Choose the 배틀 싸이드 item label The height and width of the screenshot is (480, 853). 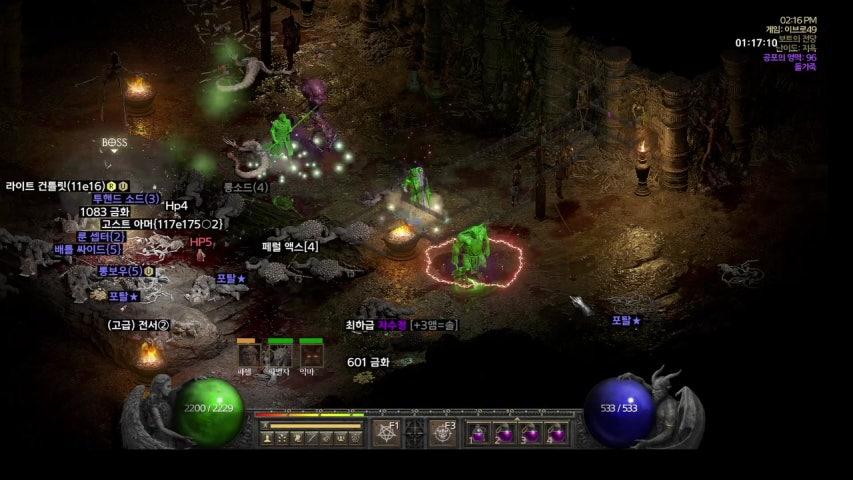point(88,249)
